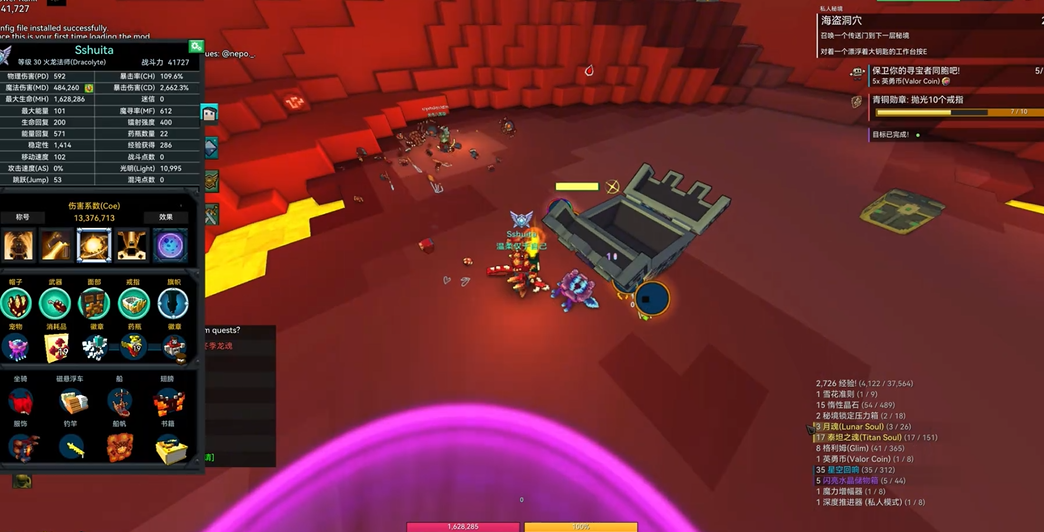
Task: Select the 翅膀 wings slot
Action: [168, 401]
